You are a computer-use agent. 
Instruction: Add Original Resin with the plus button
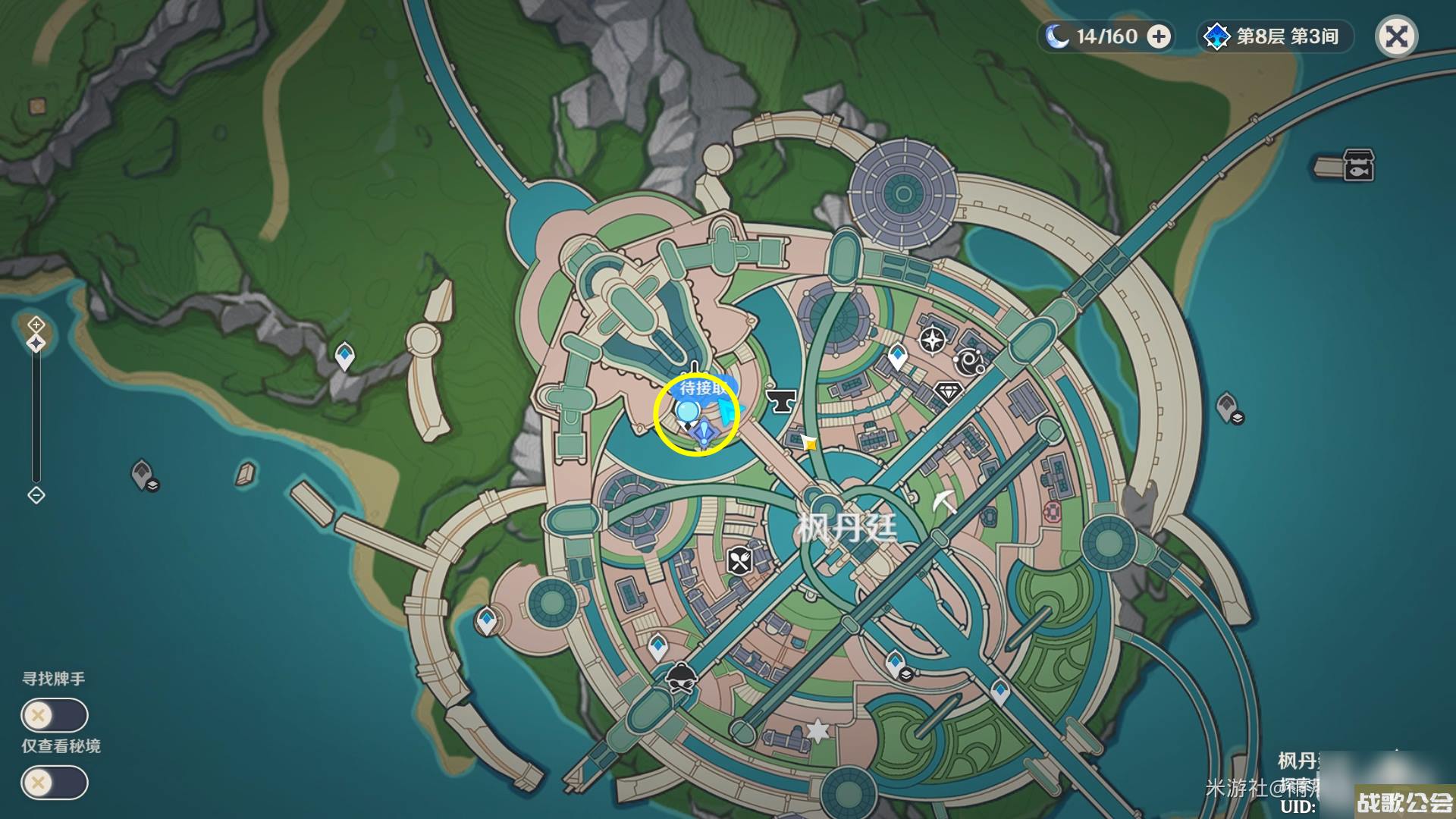(x=1159, y=36)
